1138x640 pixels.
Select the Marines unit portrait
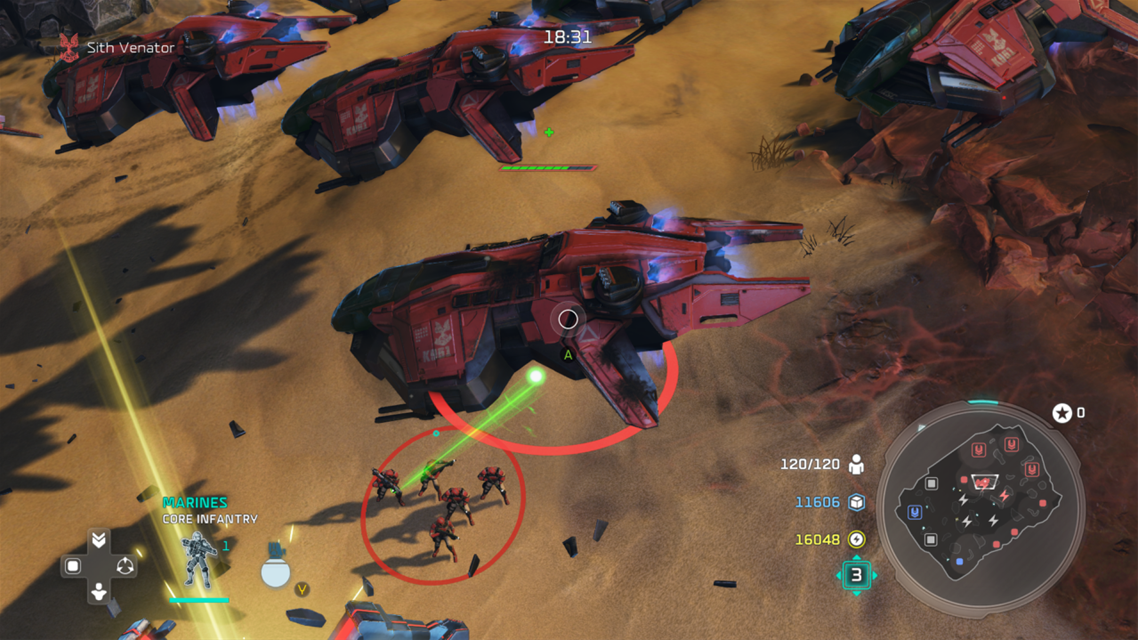(x=198, y=560)
